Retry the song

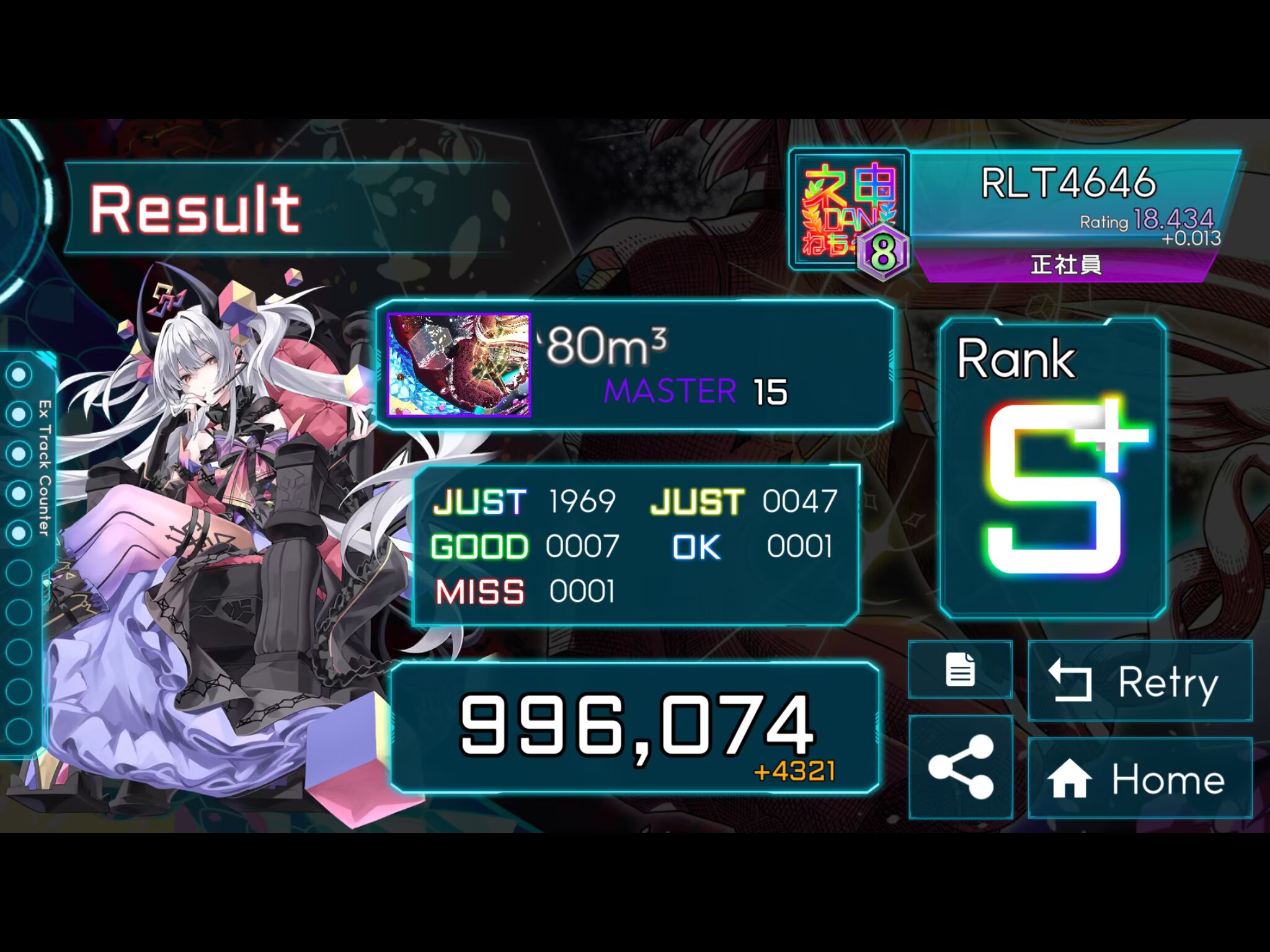1140,681
